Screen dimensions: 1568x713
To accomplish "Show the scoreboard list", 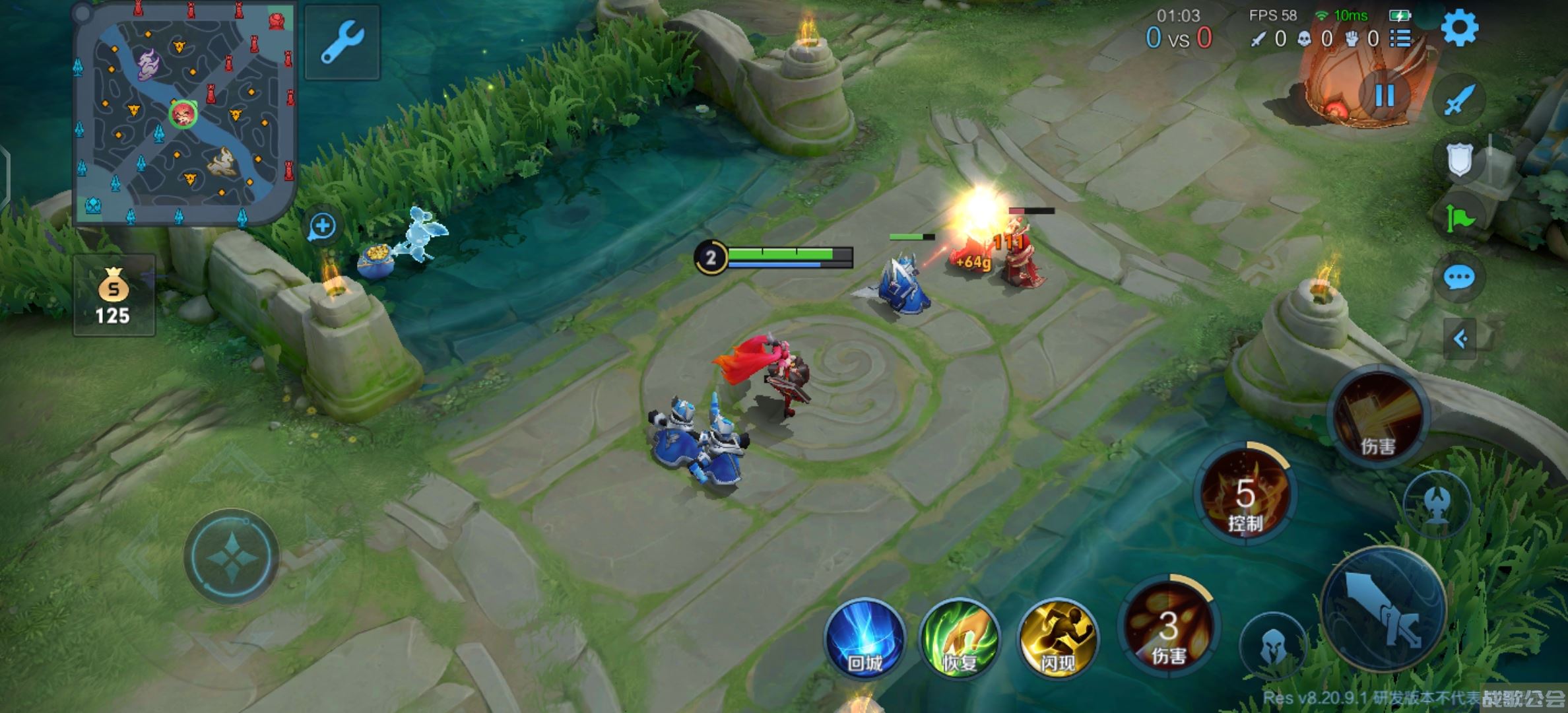I will point(1400,39).
